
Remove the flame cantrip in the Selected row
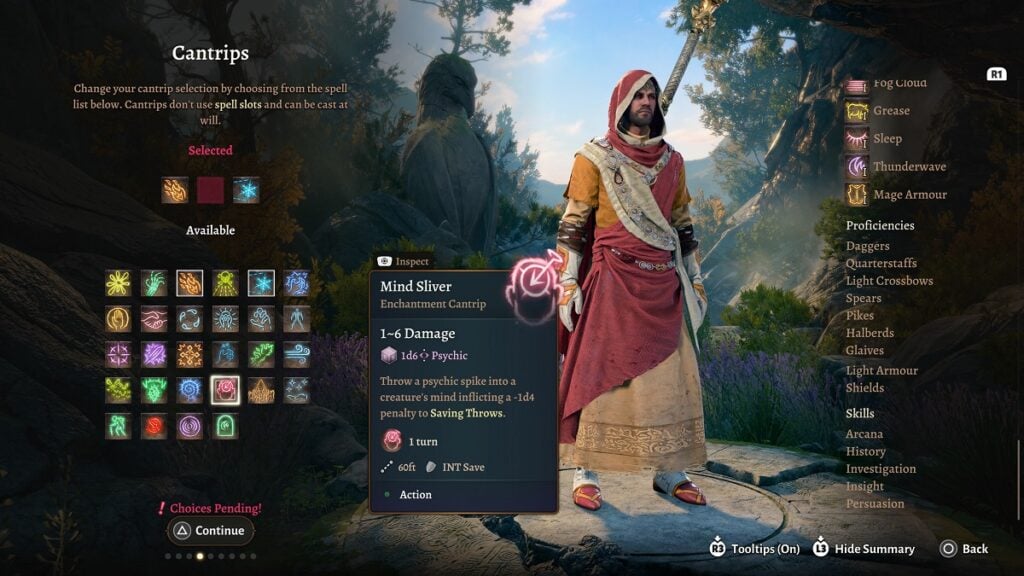point(175,190)
